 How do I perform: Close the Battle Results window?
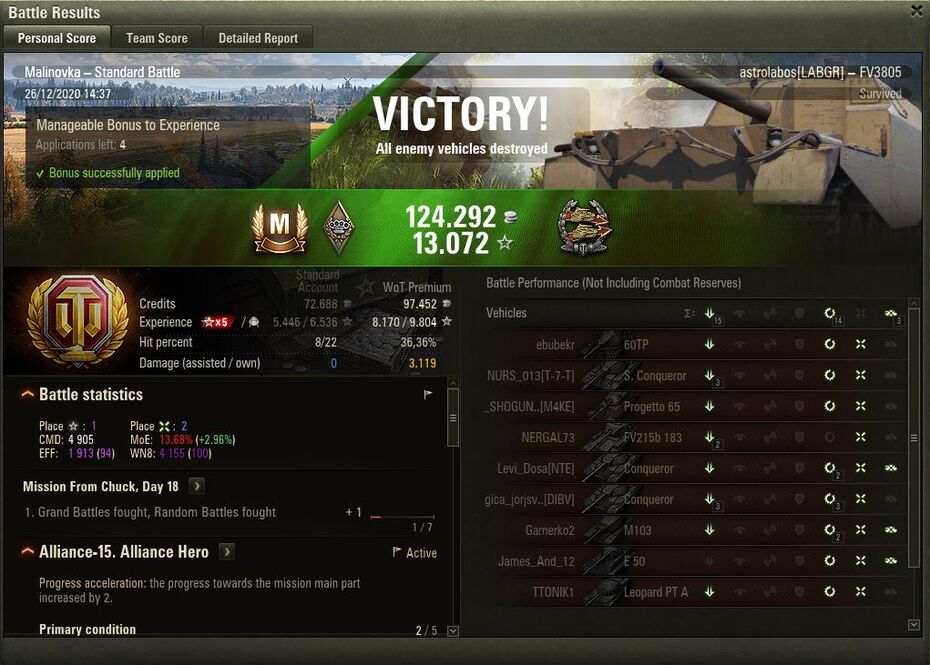click(x=916, y=11)
